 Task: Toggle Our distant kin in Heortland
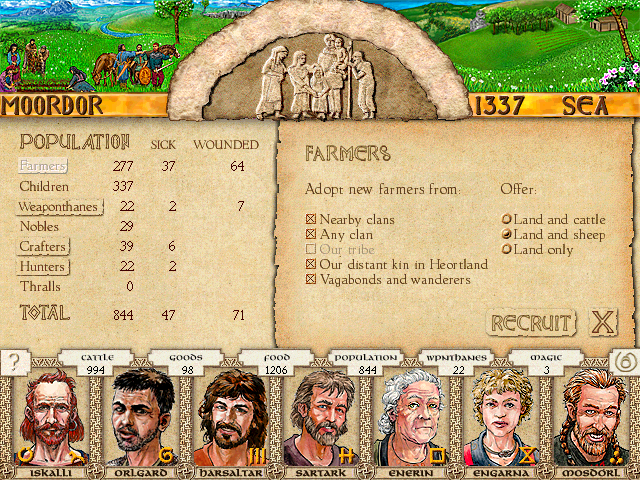[310, 264]
